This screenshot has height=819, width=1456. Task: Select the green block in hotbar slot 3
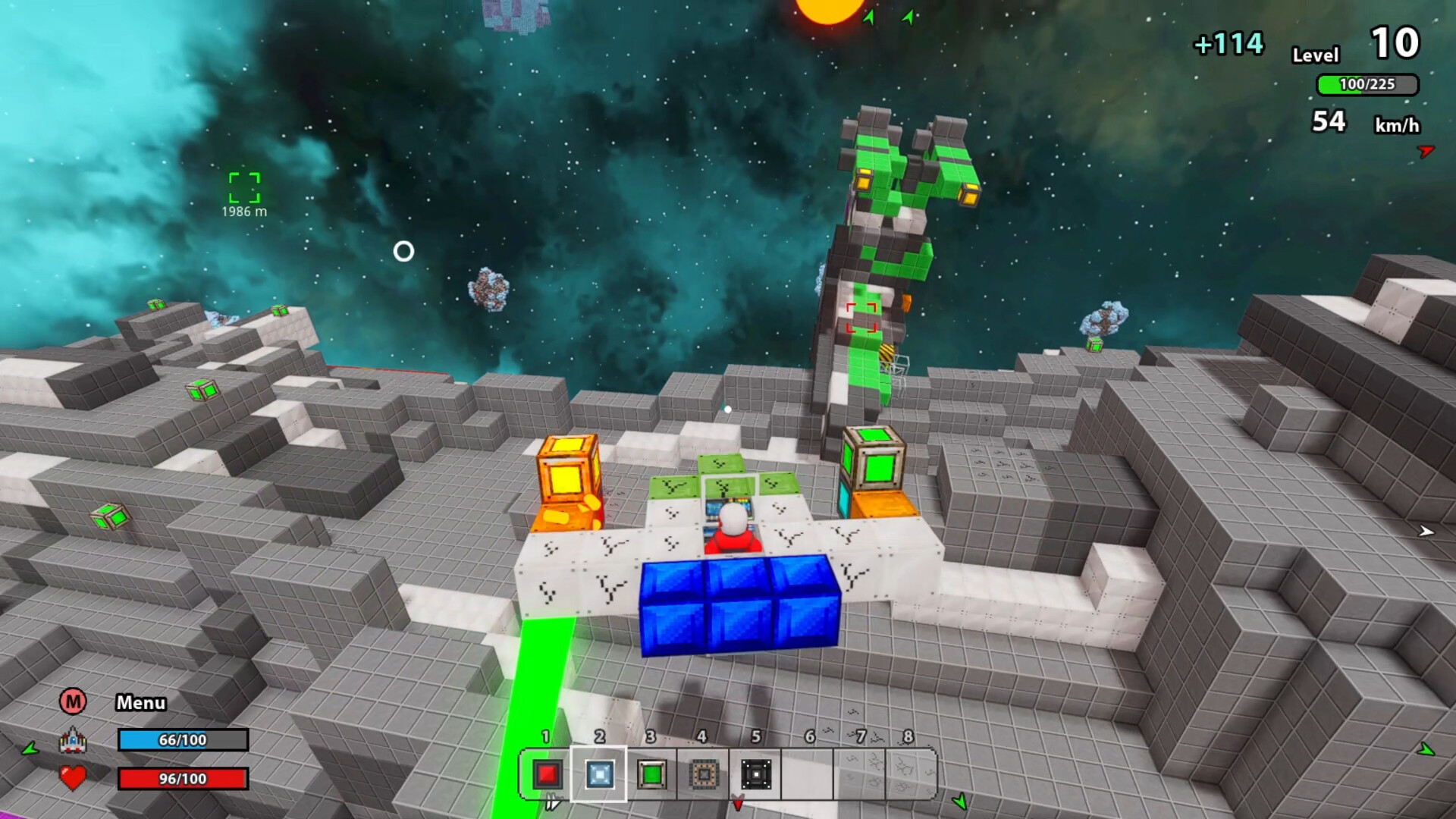(651, 773)
